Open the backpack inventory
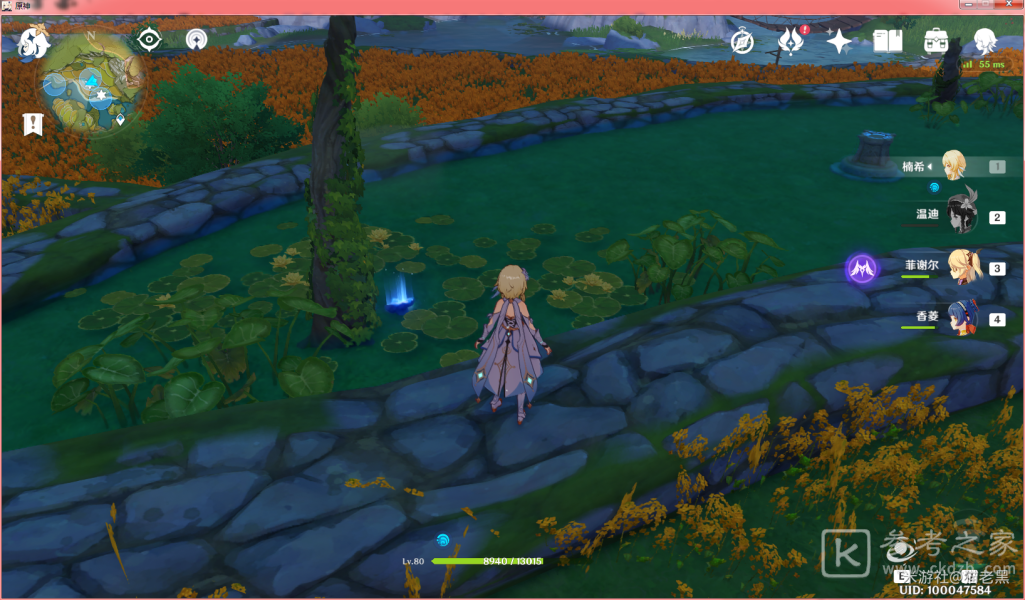The height and width of the screenshot is (600, 1025). [937, 41]
